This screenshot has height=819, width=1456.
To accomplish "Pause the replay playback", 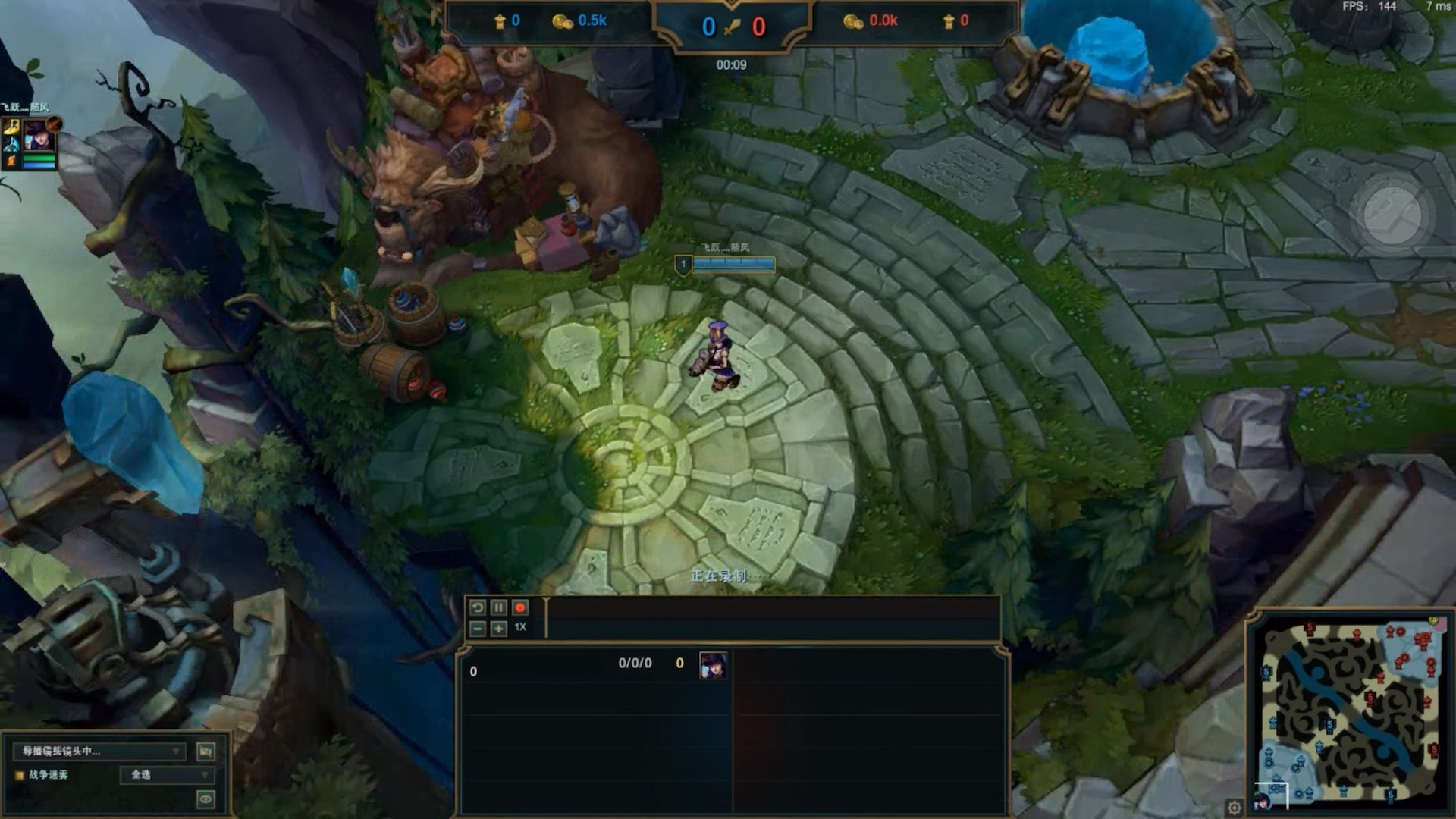I will pyautogui.click(x=498, y=607).
